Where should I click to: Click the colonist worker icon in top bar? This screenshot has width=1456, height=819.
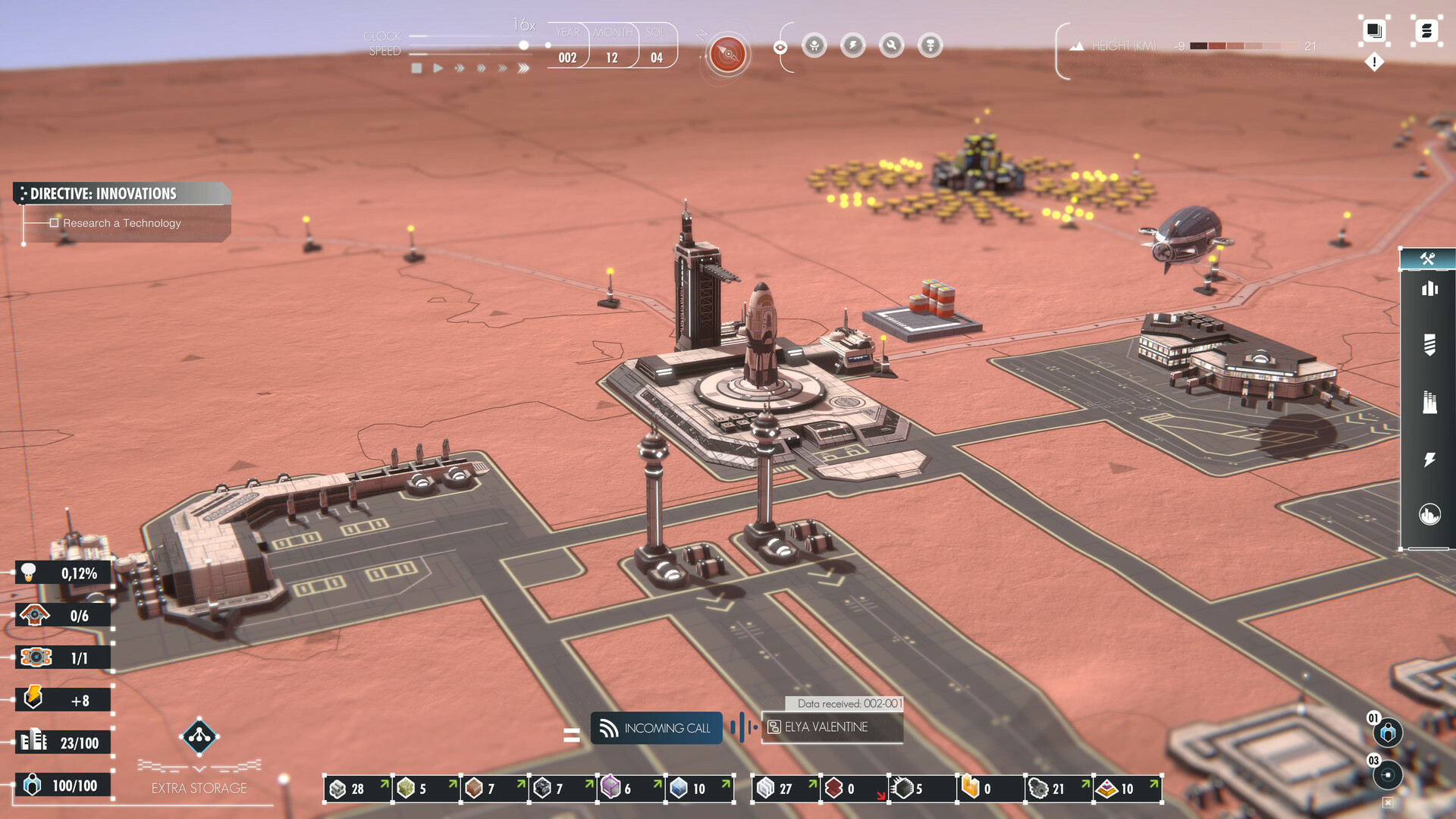(813, 45)
